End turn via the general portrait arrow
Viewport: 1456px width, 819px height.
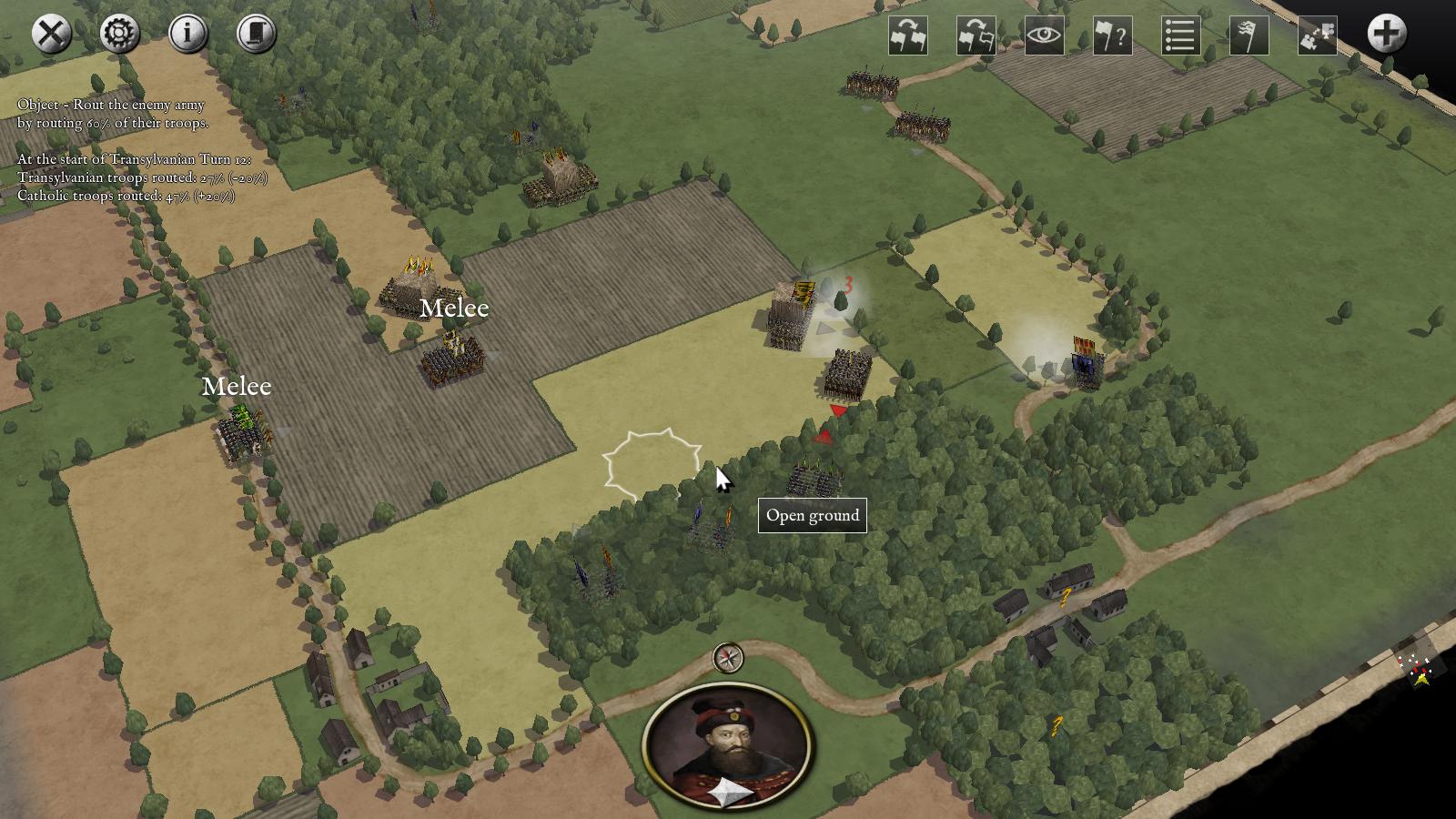pyautogui.click(x=730, y=794)
